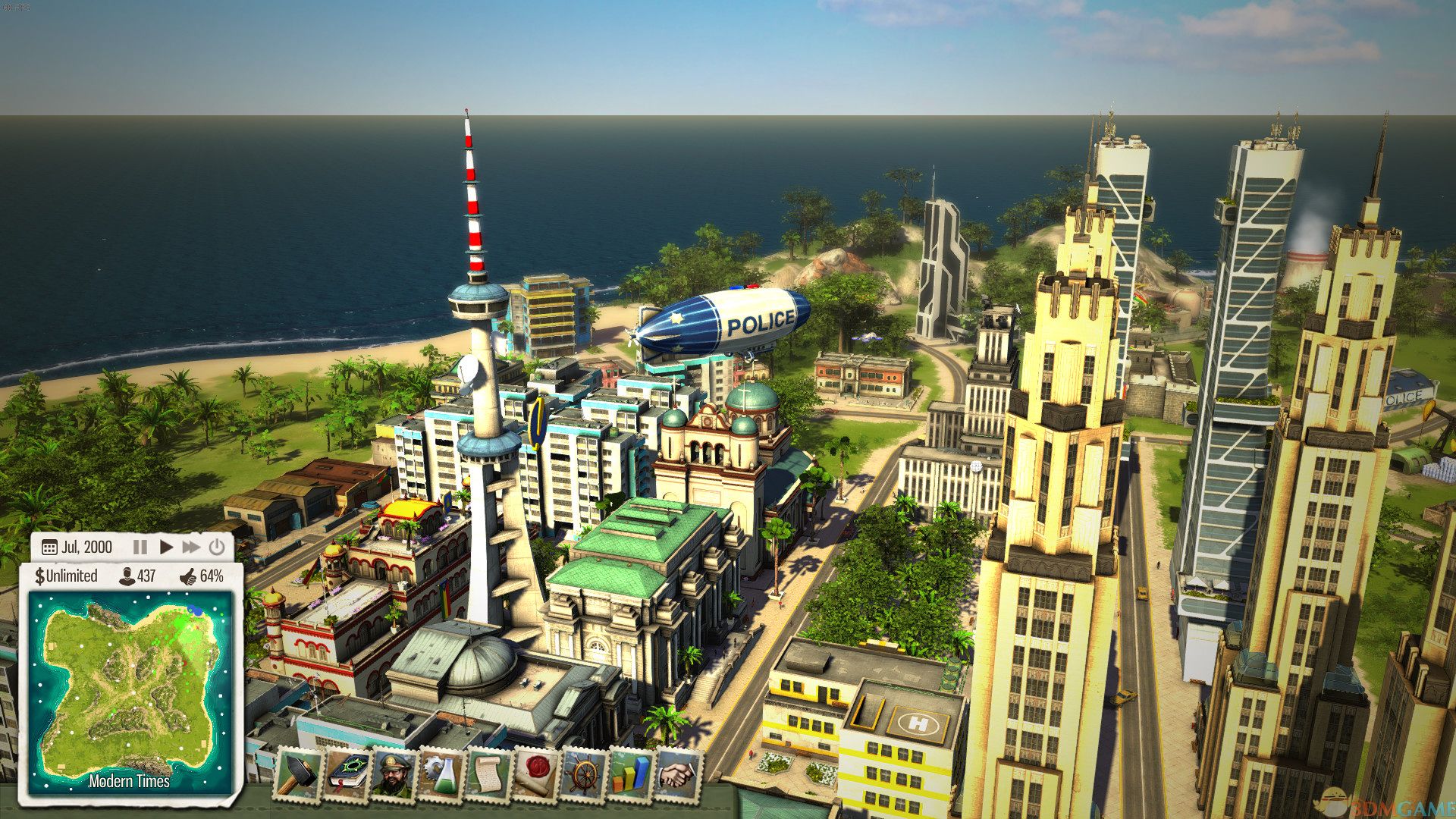The image size is (1456, 819).
Task: Open the handshake stamp
Action: [679, 774]
